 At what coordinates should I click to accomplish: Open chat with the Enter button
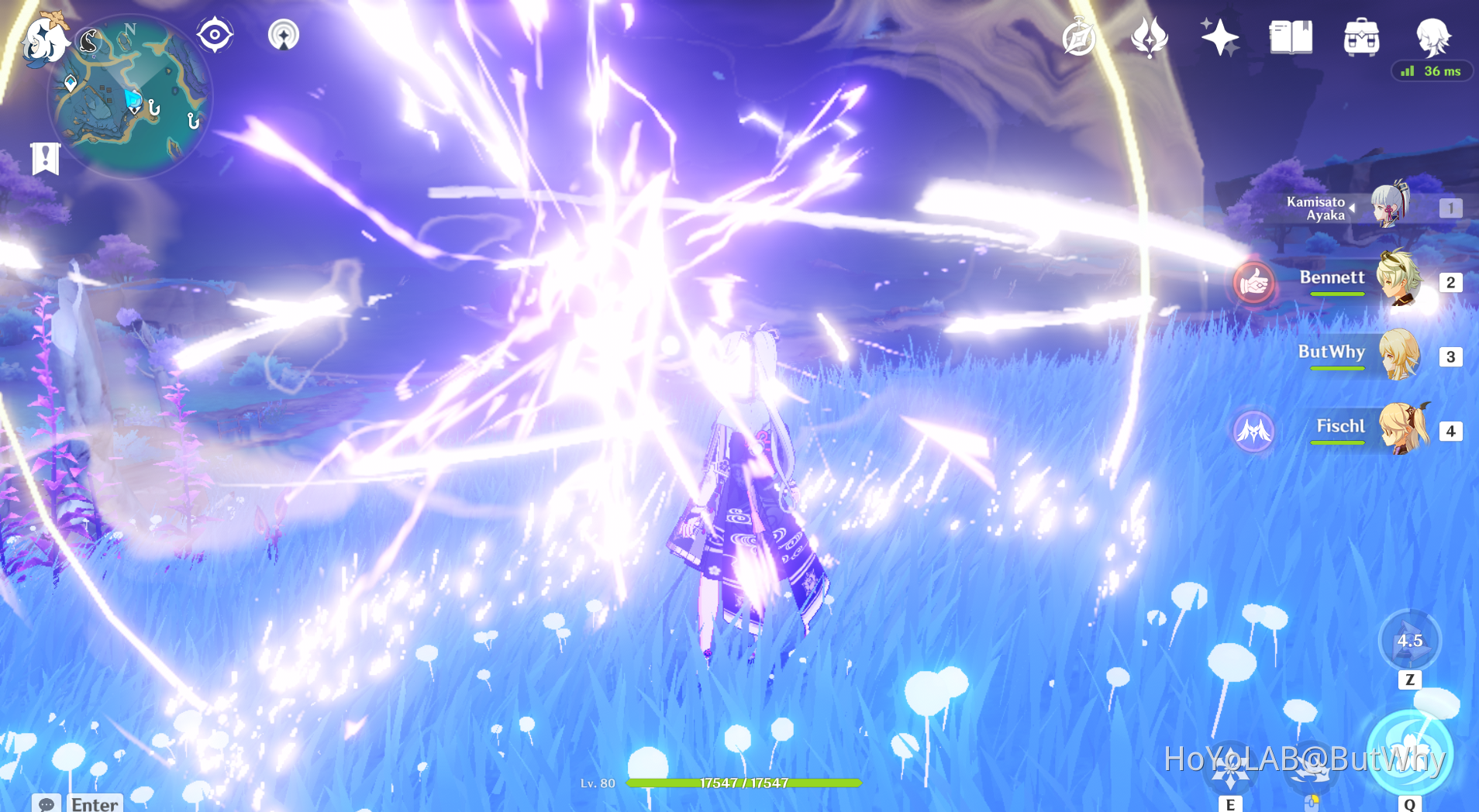(93, 804)
